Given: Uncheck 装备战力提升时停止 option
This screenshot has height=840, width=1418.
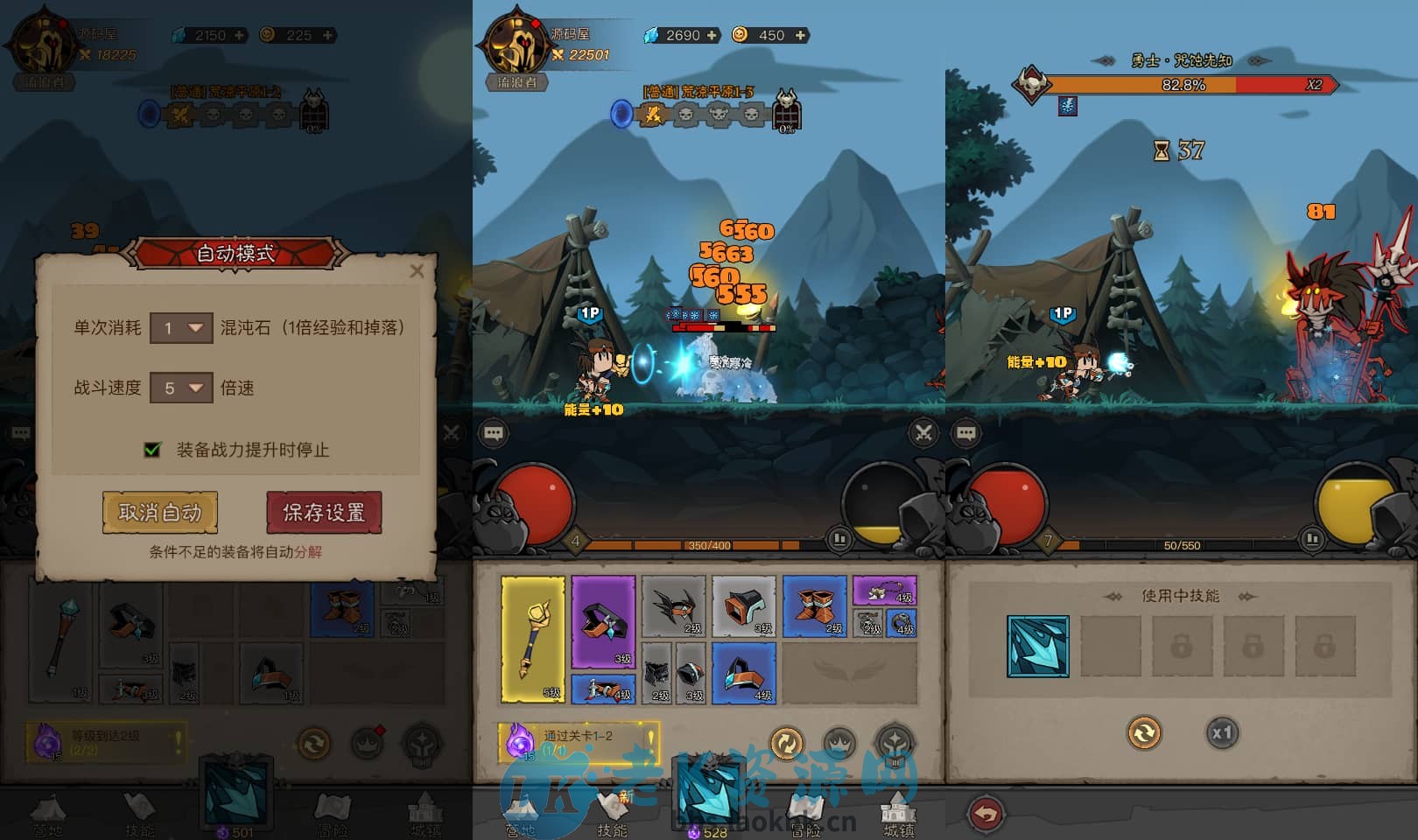Looking at the screenshot, I should [151, 449].
